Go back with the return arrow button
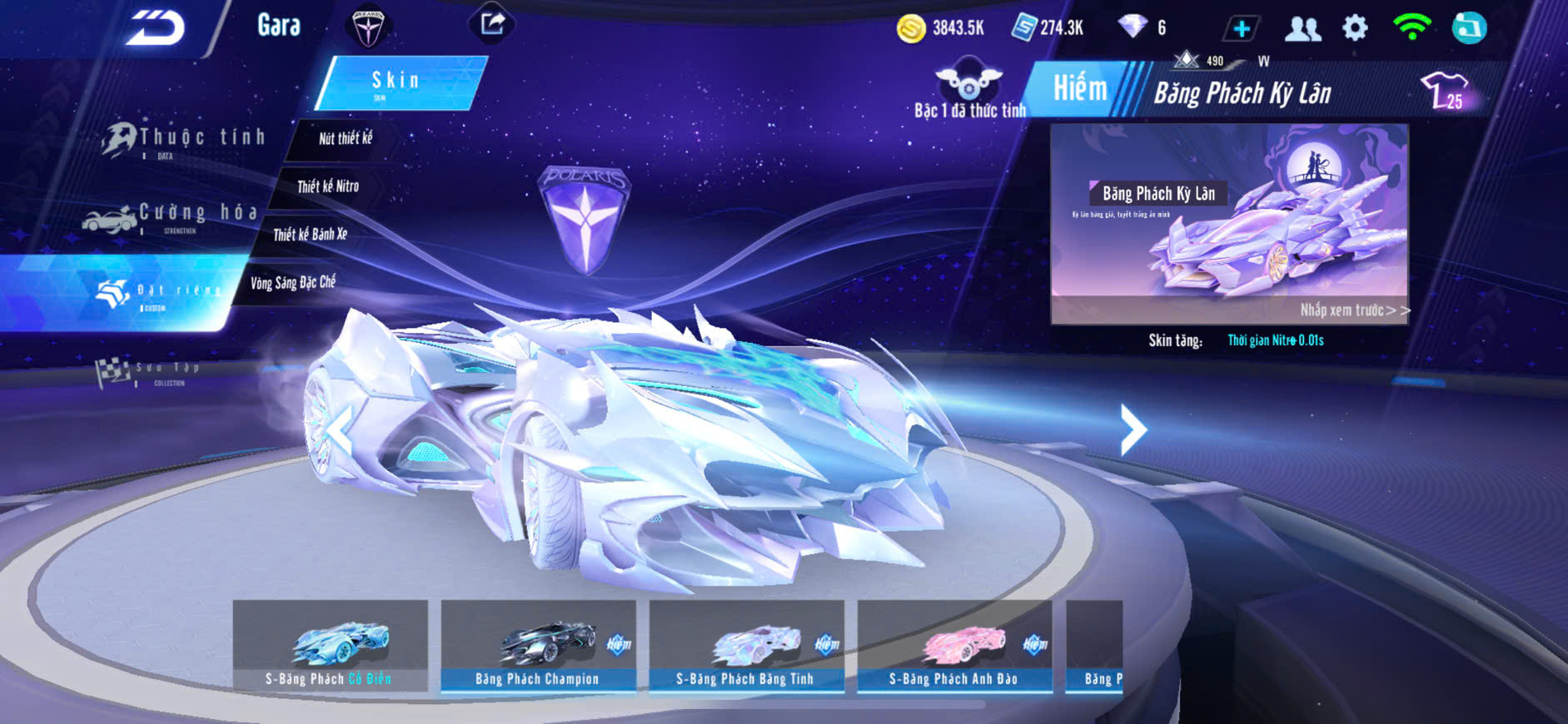This screenshot has width=1568, height=724. pos(155,27)
